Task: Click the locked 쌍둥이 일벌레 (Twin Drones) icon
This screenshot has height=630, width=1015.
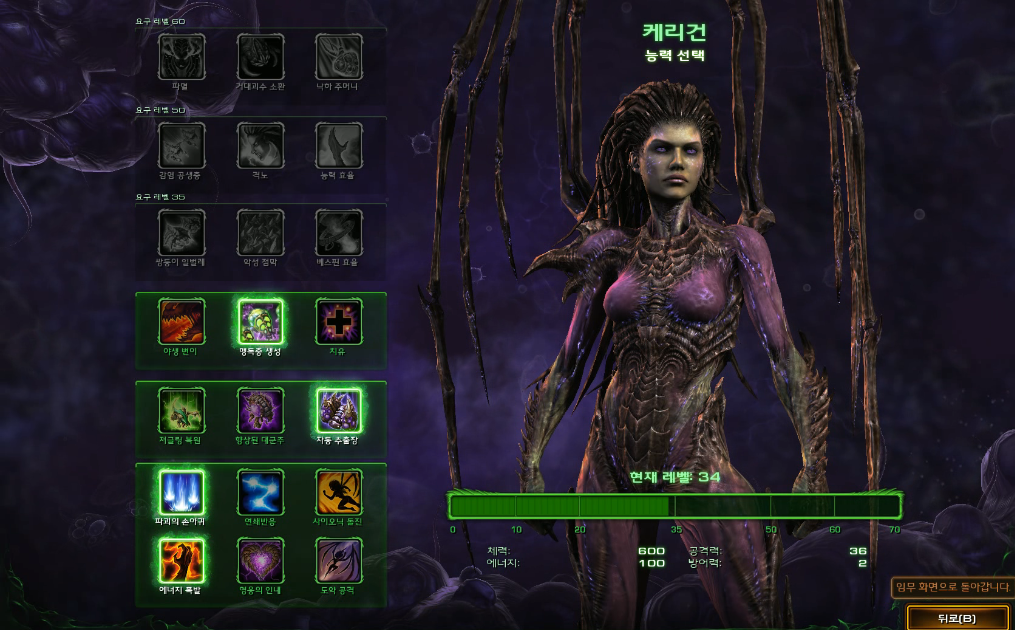Action: 182,232
